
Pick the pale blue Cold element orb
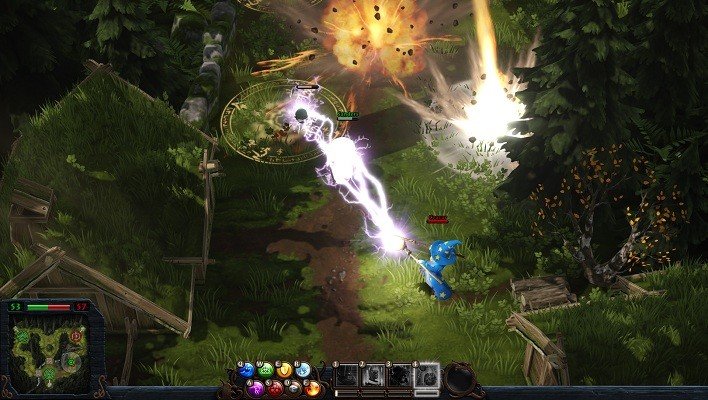pos(303,370)
